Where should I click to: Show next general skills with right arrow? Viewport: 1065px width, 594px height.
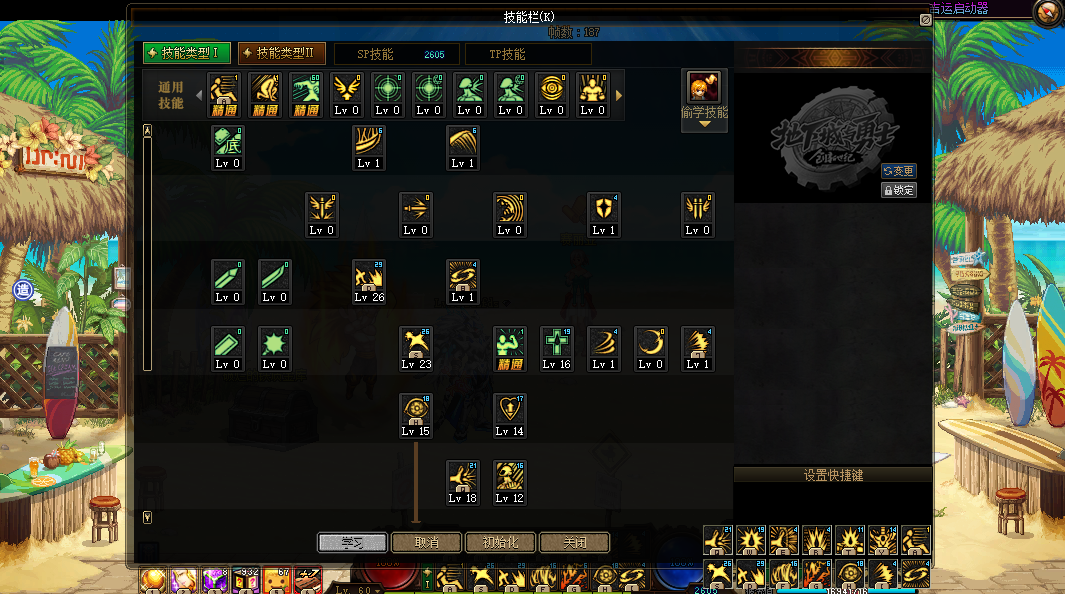[x=619, y=96]
